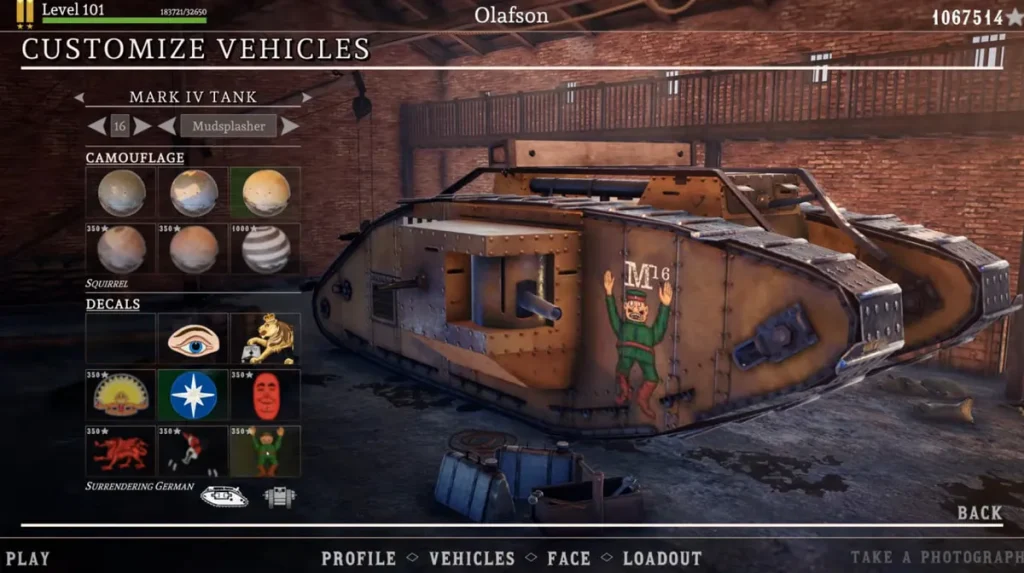Switch to tank side view icon
1024x573 pixels.
point(224,495)
